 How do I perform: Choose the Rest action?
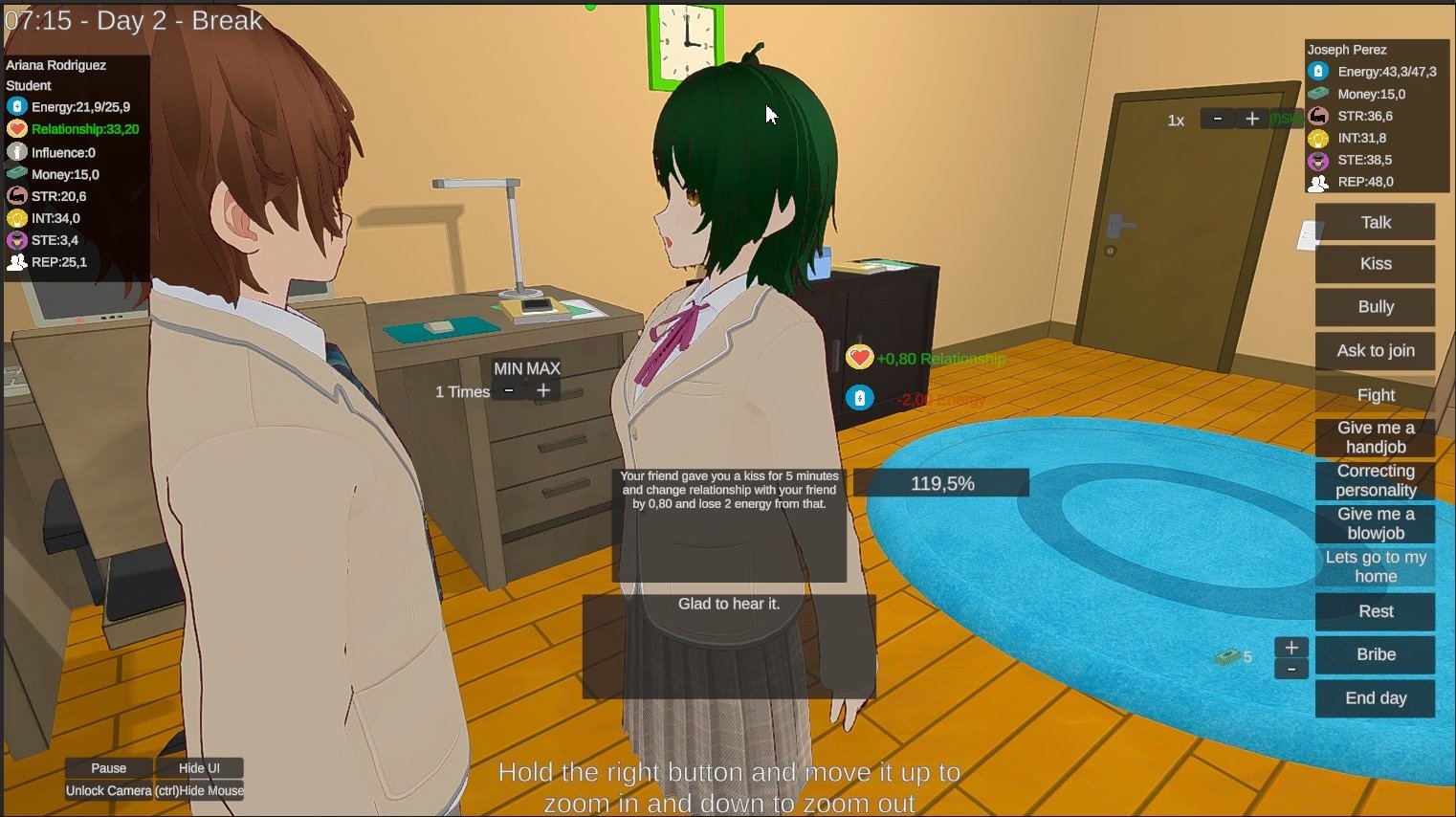click(1375, 611)
